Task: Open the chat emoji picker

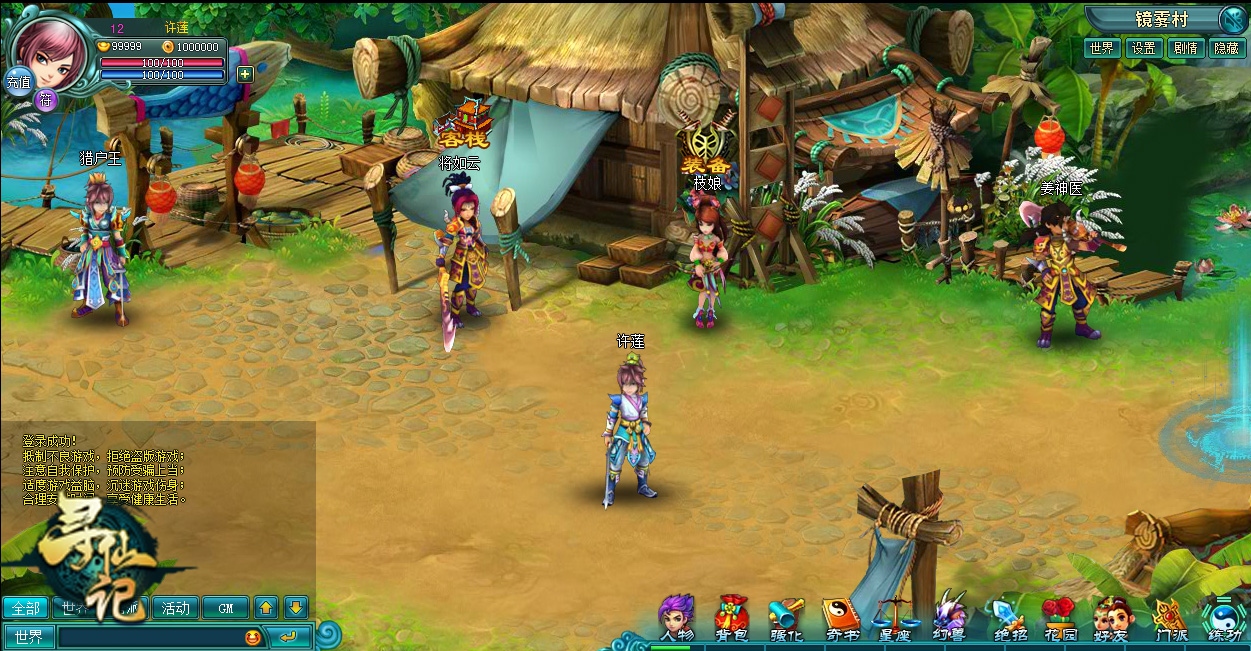Action: 253,637
